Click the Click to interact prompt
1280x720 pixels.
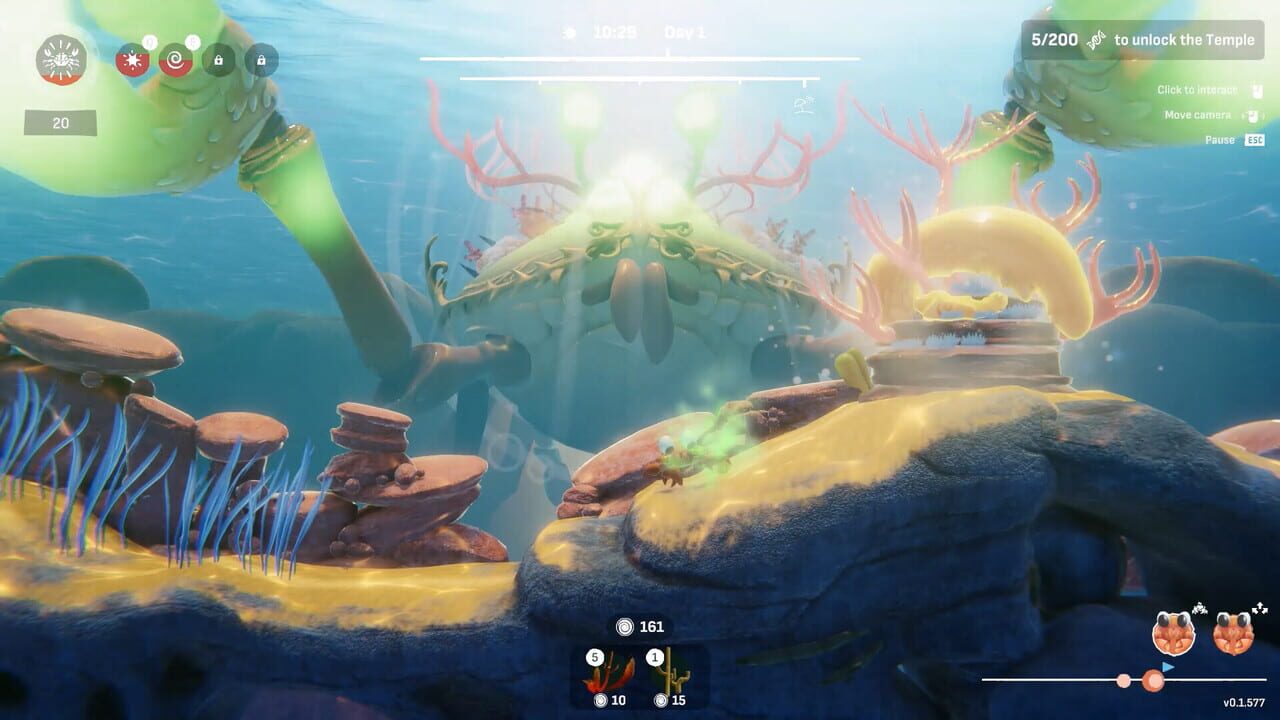pyautogui.click(x=1195, y=89)
